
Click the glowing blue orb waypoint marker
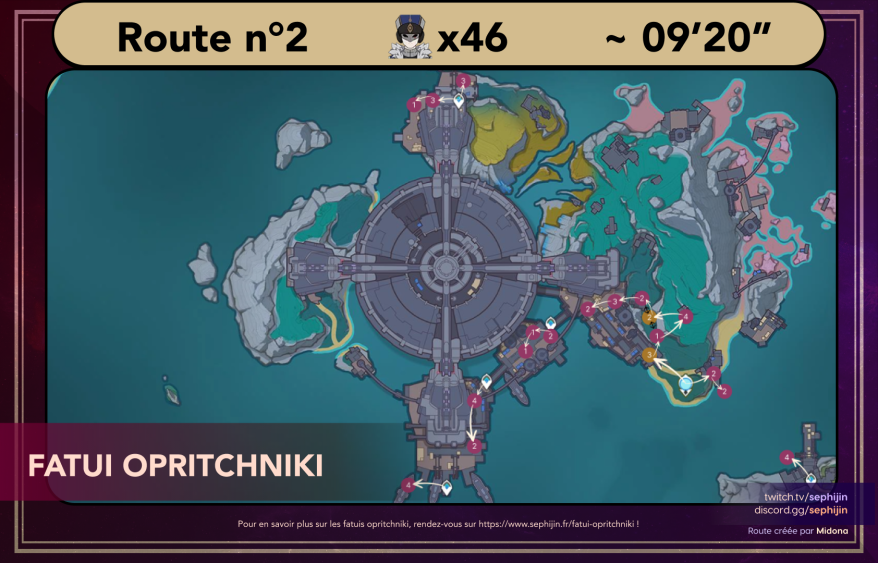(686, 381)
